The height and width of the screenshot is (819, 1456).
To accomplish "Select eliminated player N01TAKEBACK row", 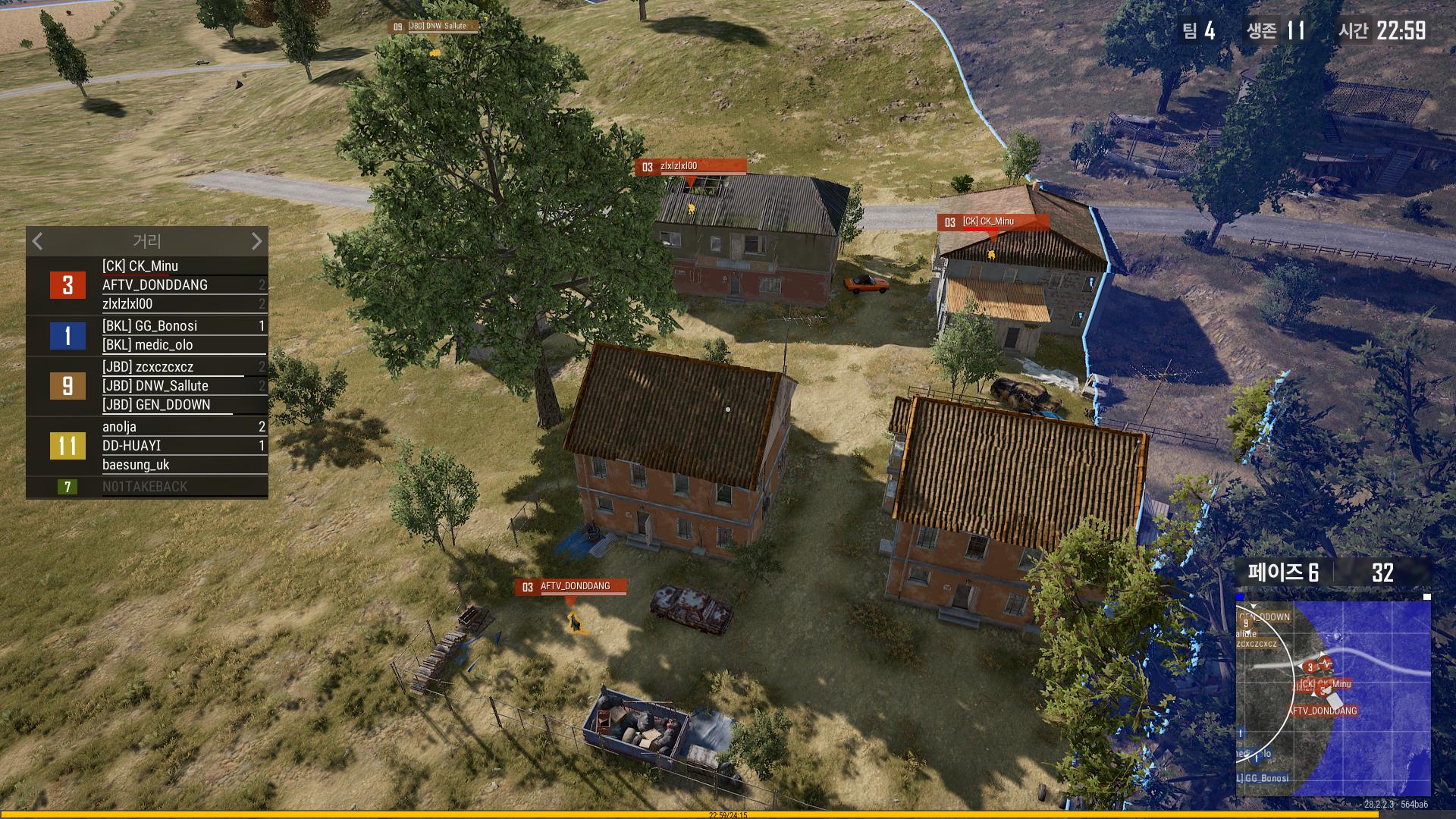I will [182, 487].
